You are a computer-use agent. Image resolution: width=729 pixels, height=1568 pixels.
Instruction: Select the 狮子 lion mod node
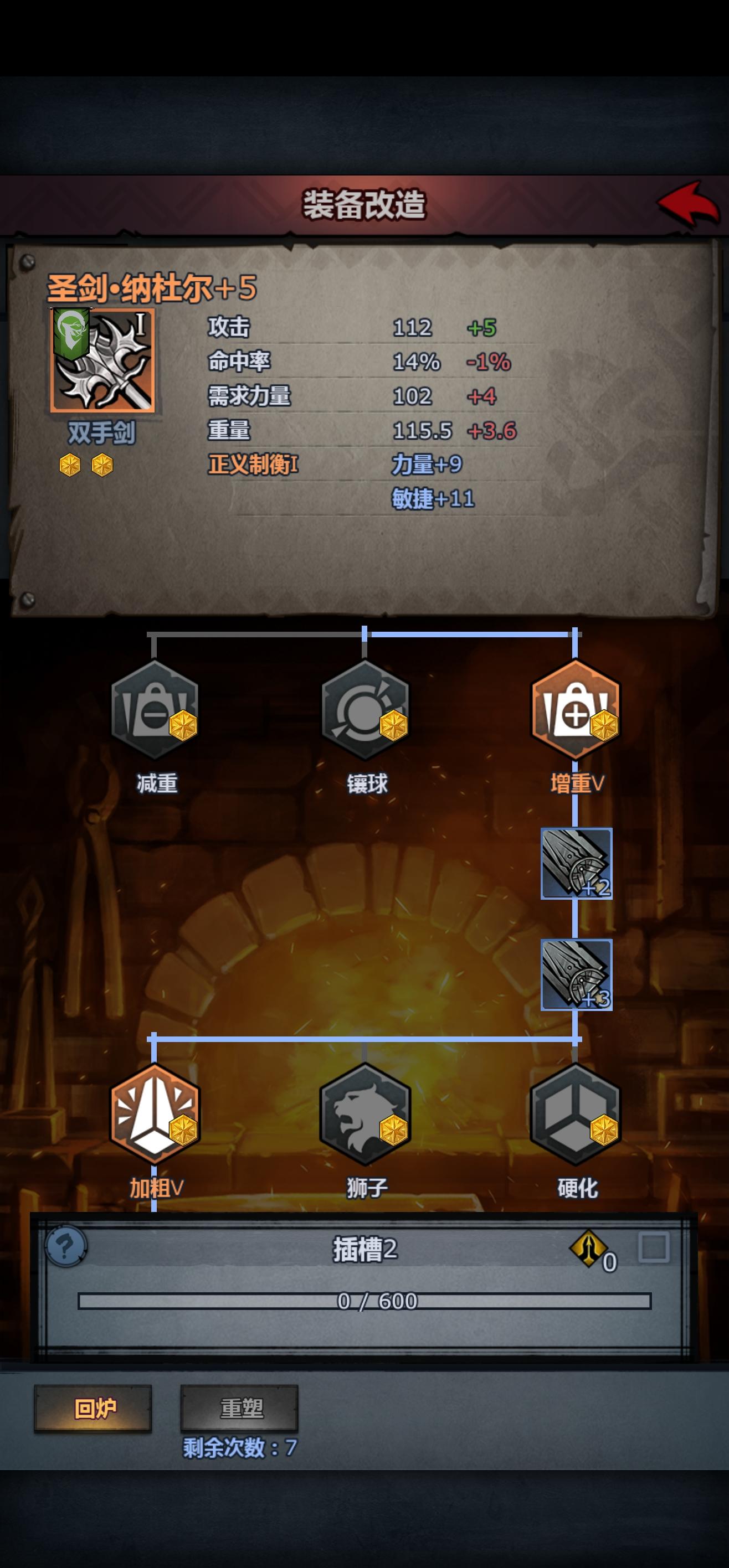(365, 1119)
